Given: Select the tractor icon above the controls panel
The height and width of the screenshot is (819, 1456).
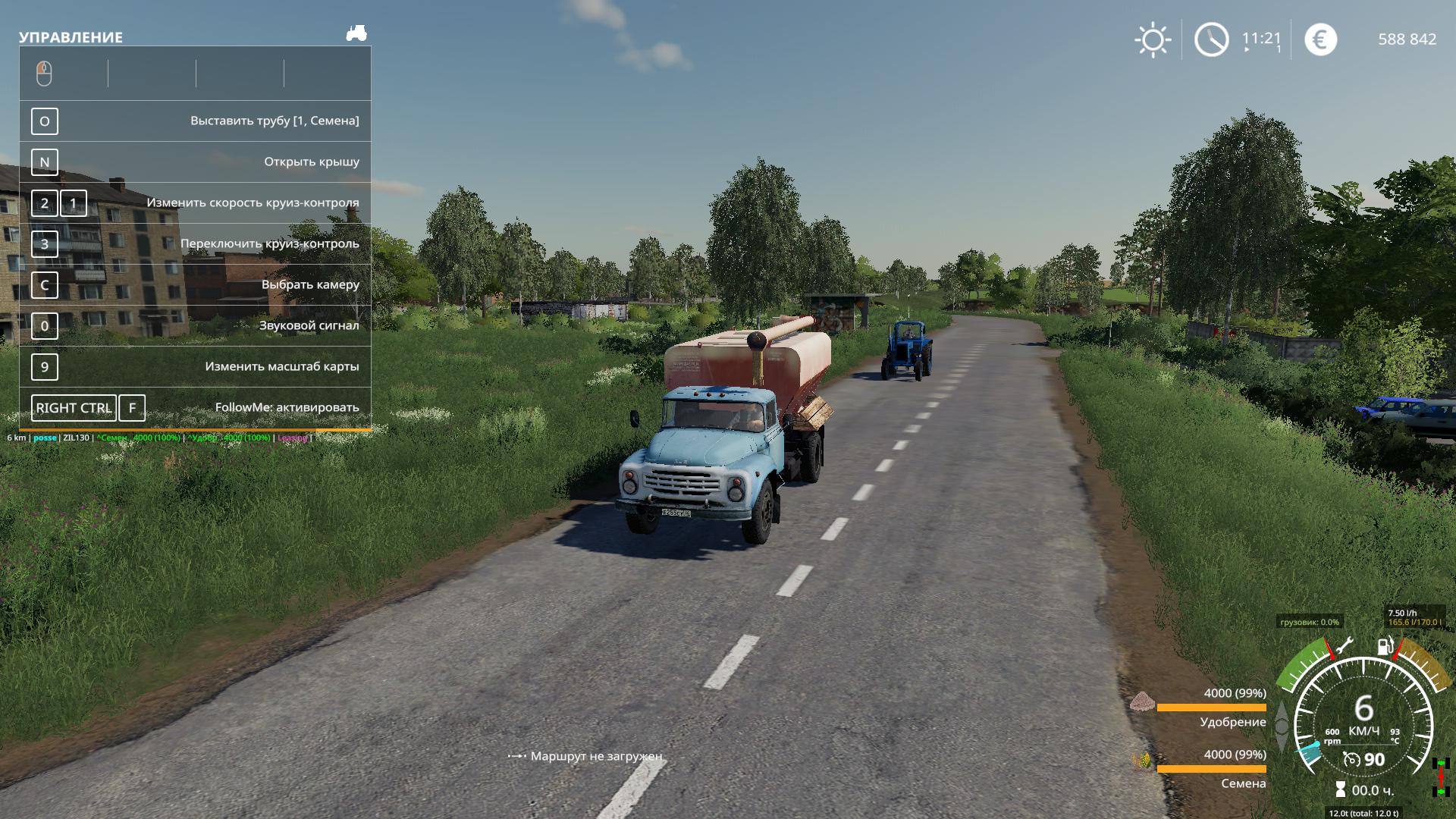Looking at the screenshot, I should pyautogui.click(x=356, y=33).
